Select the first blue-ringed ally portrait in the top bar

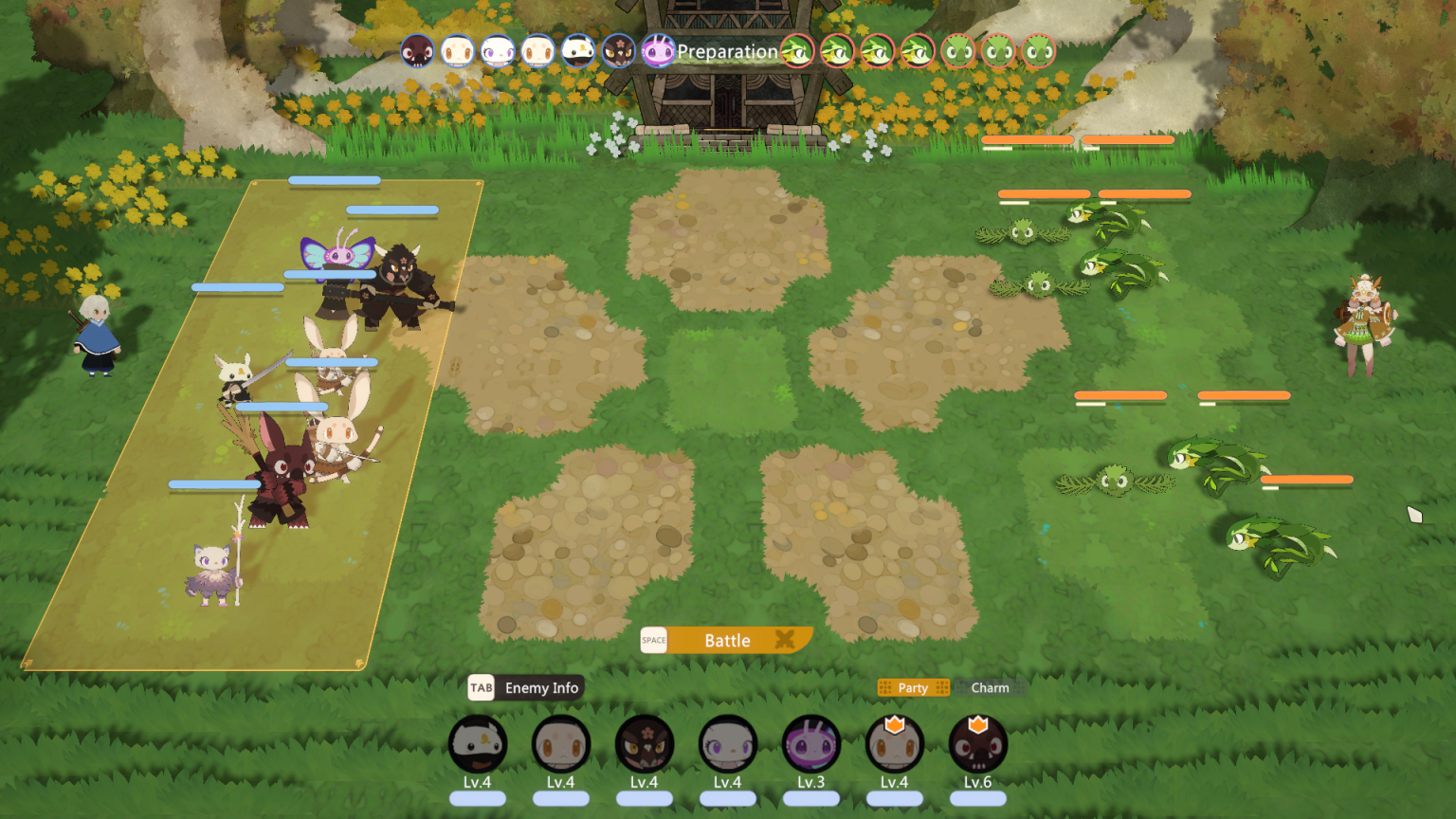pyautogui.click(x=417, y=51)
